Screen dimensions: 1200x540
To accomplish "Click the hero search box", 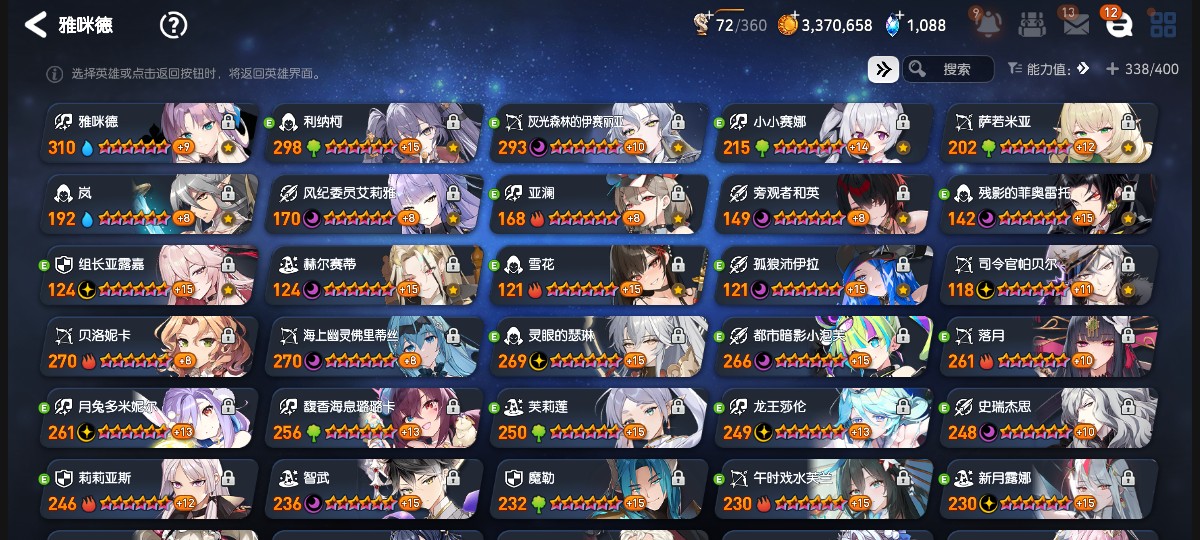I will (x=948, y=69).
